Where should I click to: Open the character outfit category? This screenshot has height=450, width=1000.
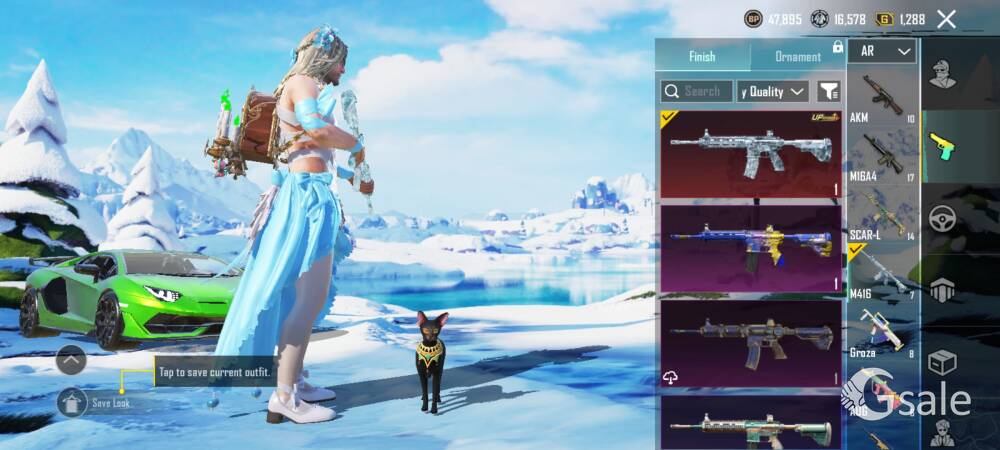(941, 74)
